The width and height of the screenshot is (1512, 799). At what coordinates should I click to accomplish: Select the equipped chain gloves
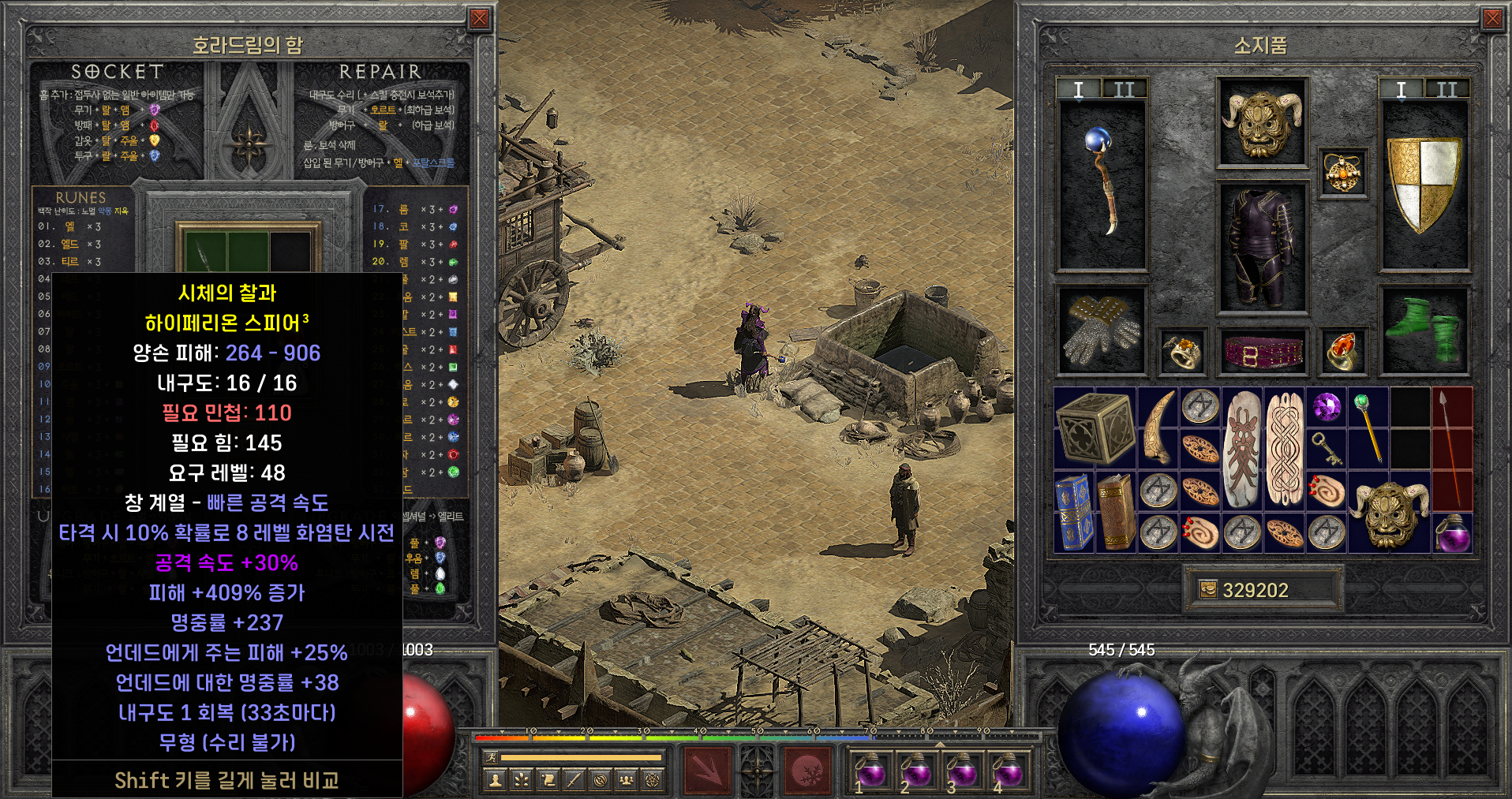coord(1102,331)
